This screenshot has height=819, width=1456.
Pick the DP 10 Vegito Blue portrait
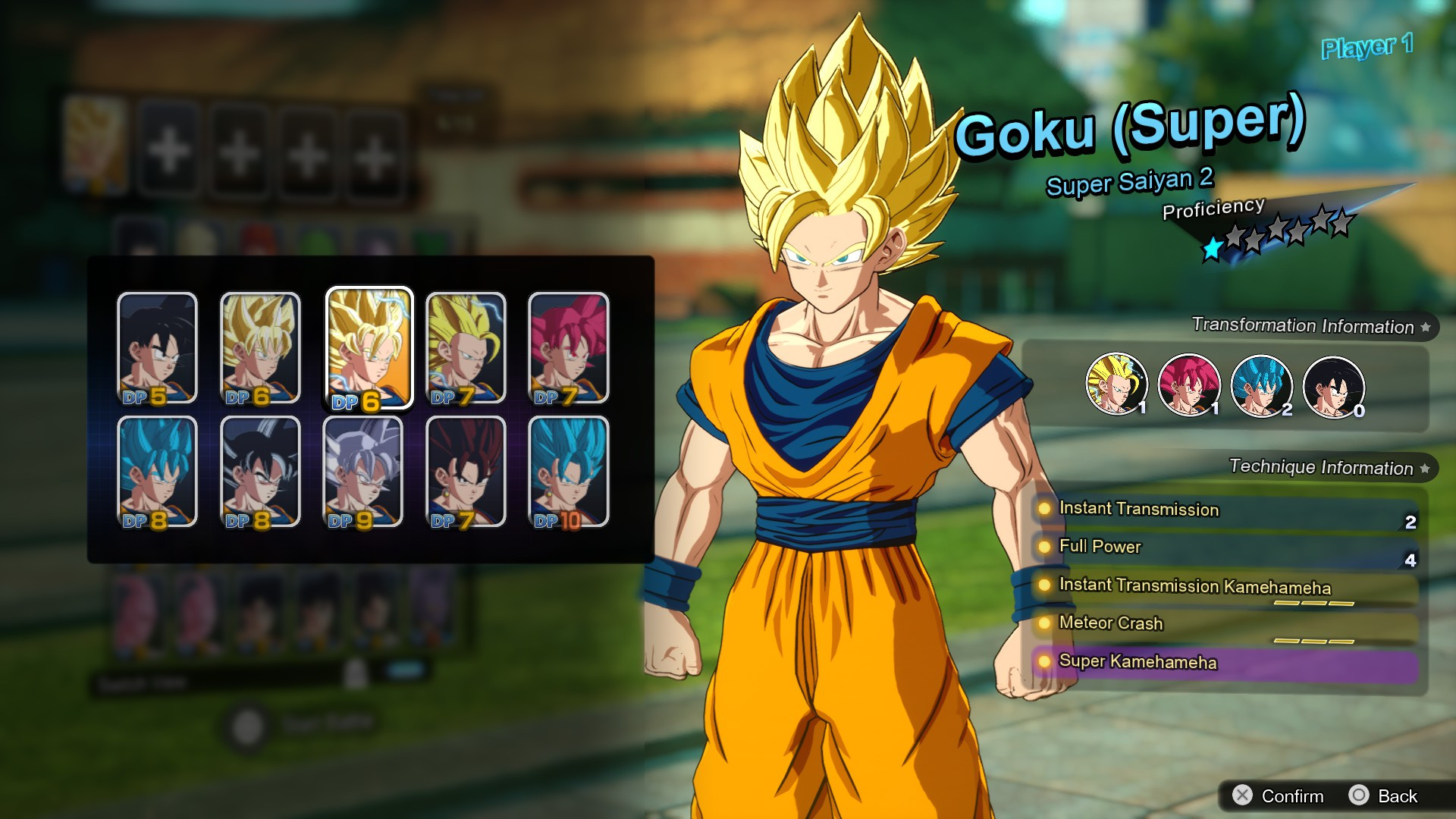click(x=567, y=472)
